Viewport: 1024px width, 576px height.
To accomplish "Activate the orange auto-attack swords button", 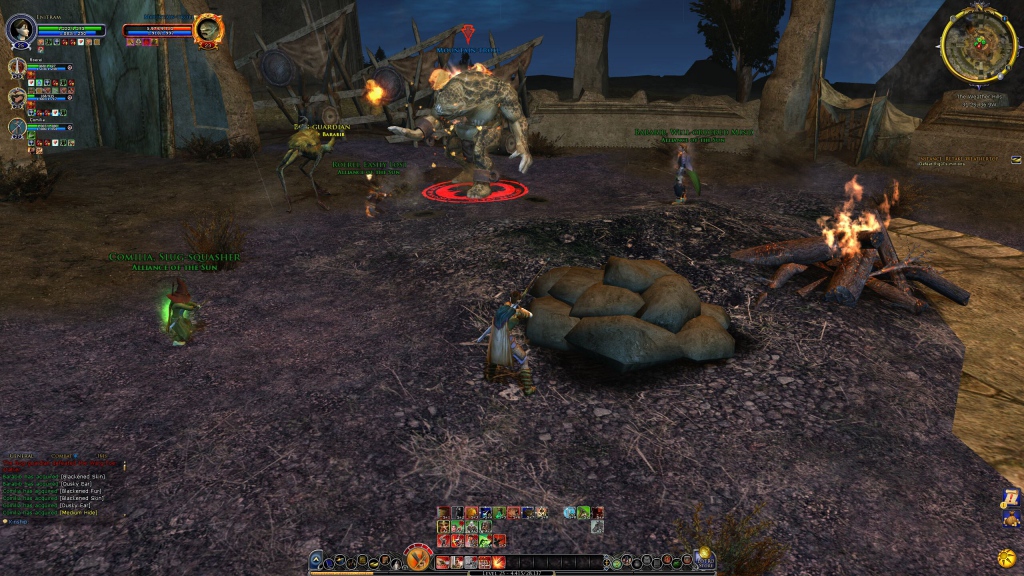I will 418,558.
